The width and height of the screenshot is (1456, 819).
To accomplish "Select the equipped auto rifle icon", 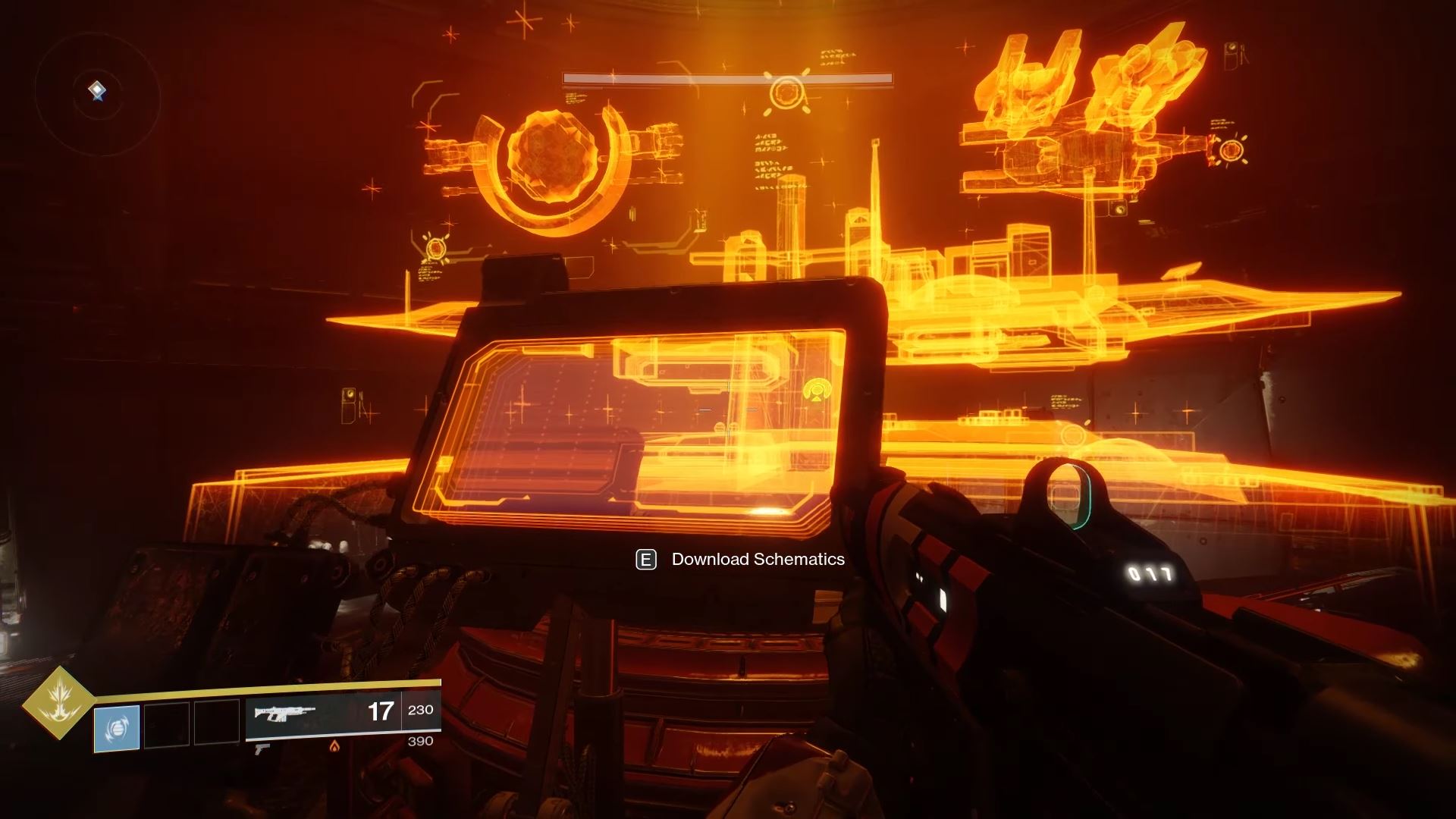I will pos(285,714).
